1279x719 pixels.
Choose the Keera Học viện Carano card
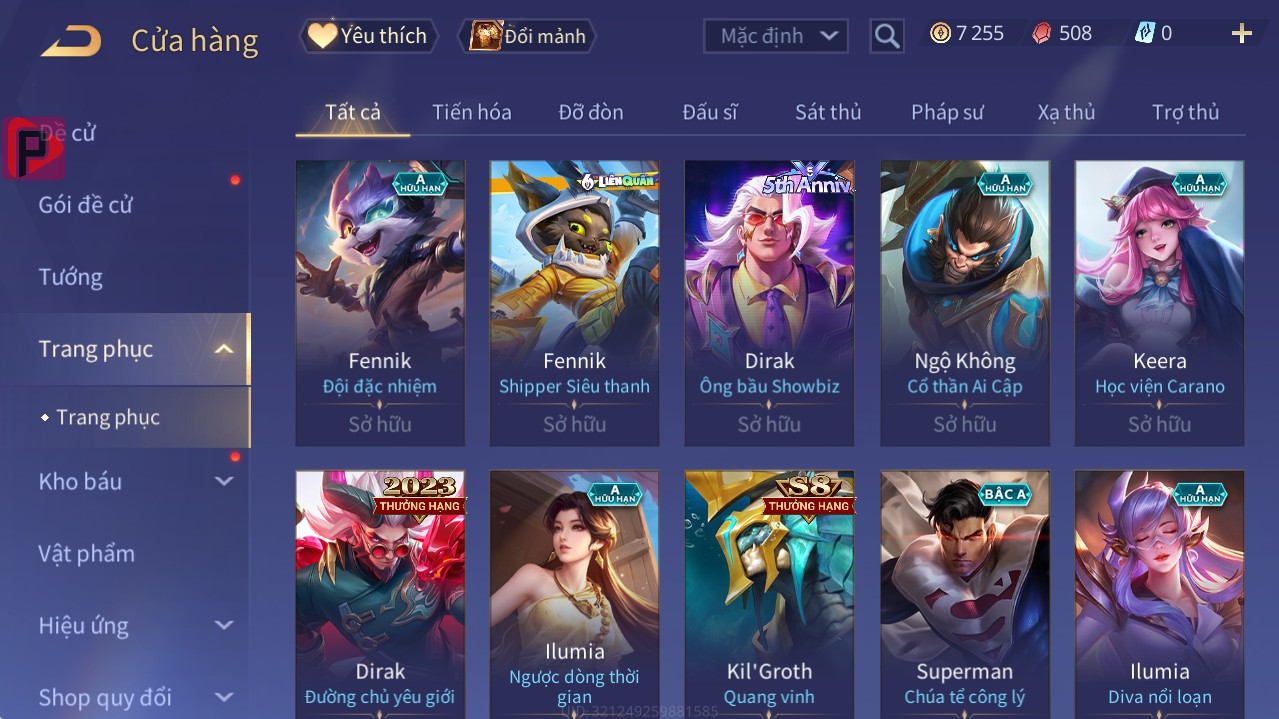pos(1159,302)
